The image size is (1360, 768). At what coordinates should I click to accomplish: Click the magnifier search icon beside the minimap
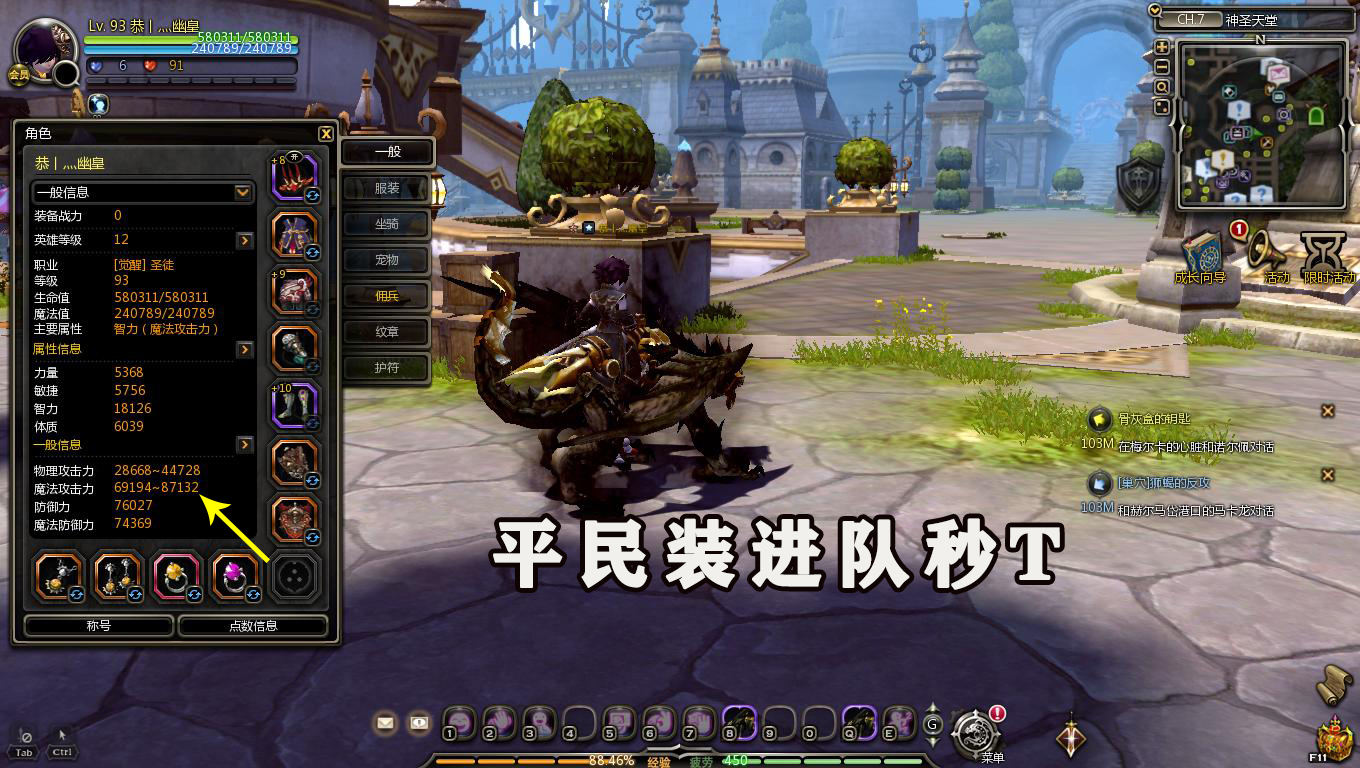(x=1162, y=87)
